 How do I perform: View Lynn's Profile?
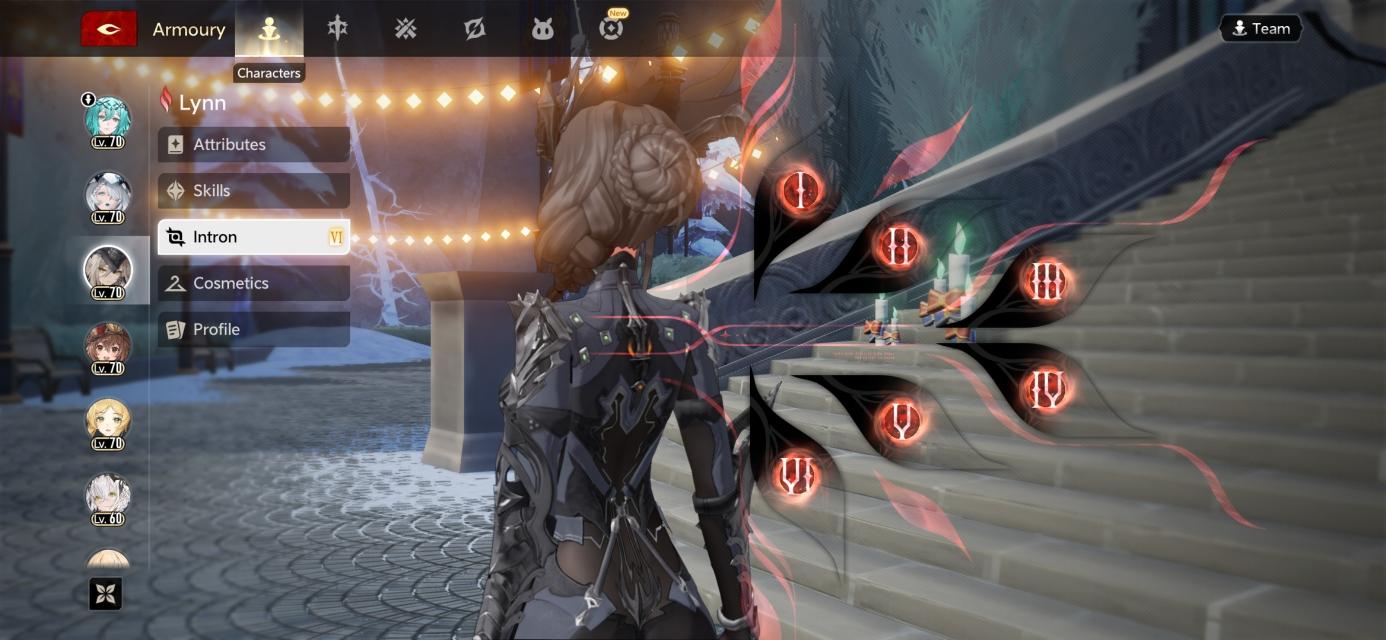253,329
